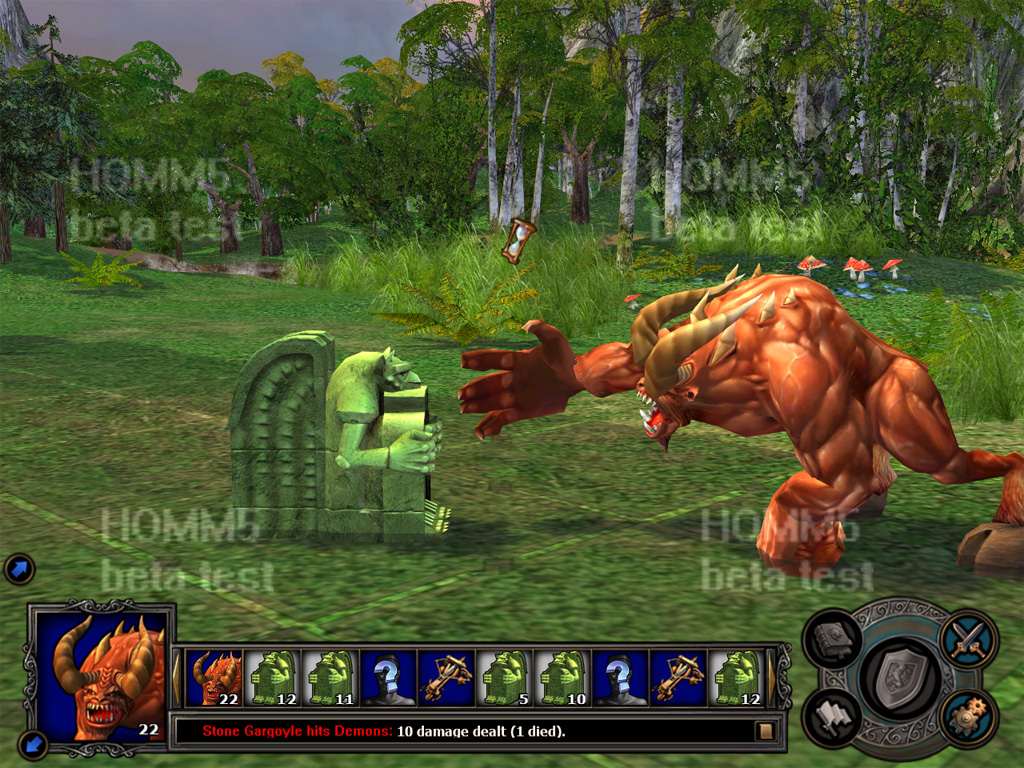The image size is (1024, 768).
Task: Select the demon stack with 22 units
Action: pos(215,677)
